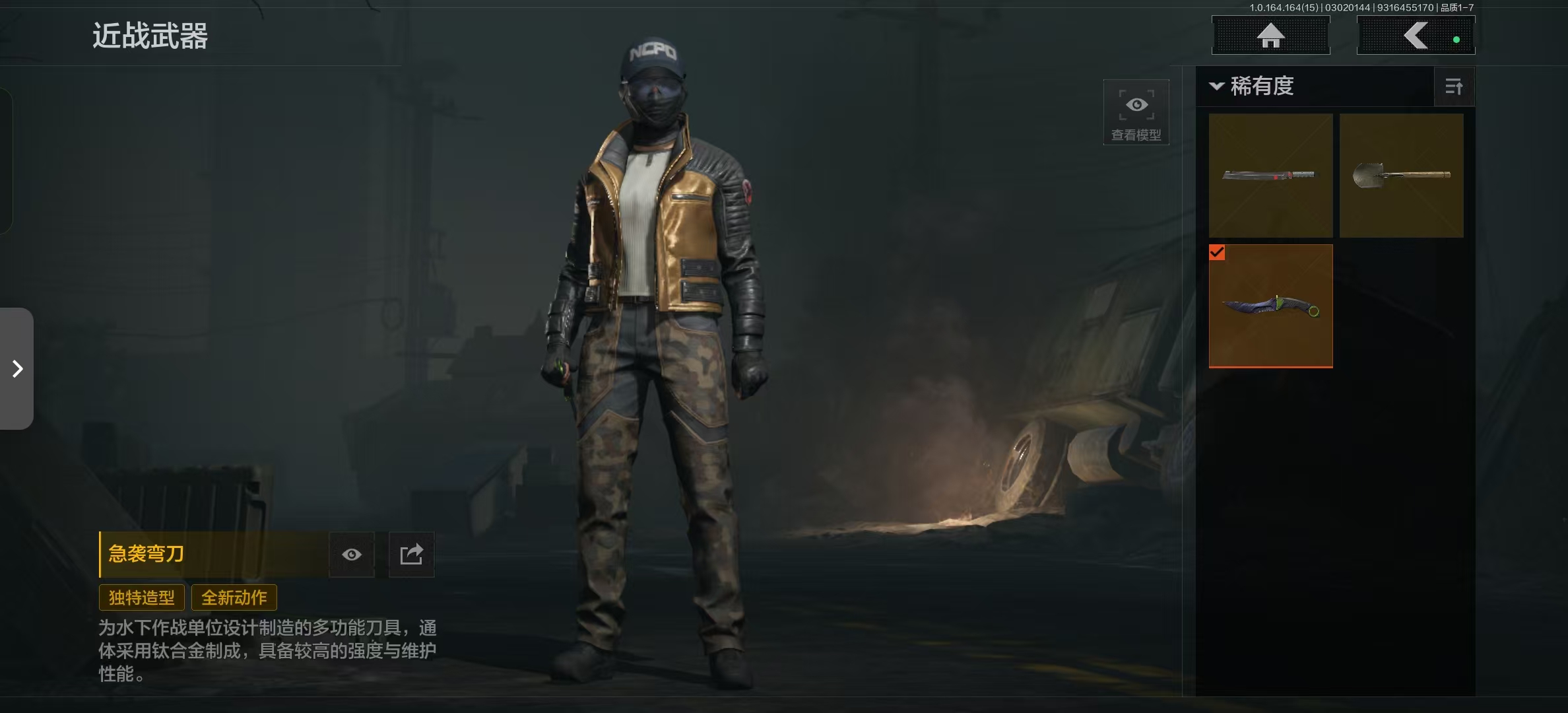Go back with the arrow button
The width and height of the screenshot is (1568, 713).
pos(1416,36)
